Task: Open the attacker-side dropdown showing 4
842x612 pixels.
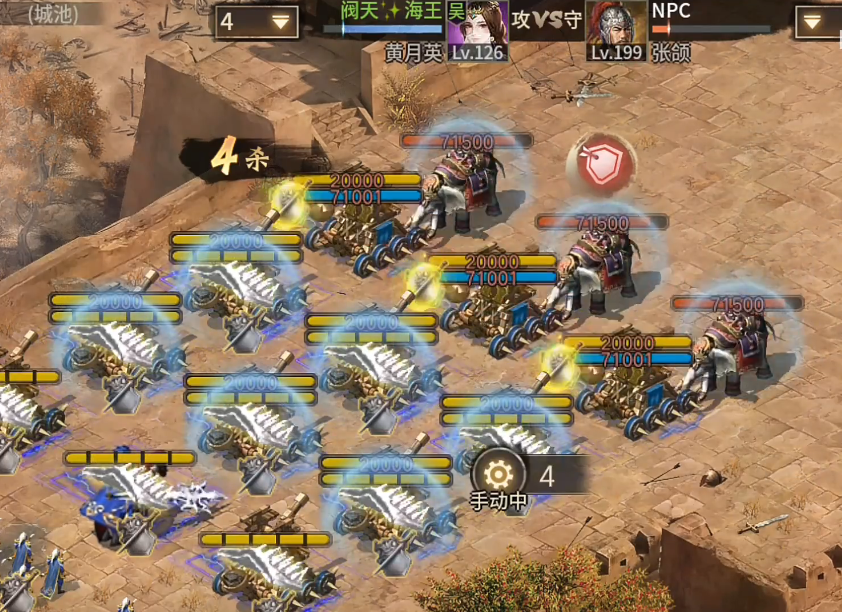Action: (257, 21)
